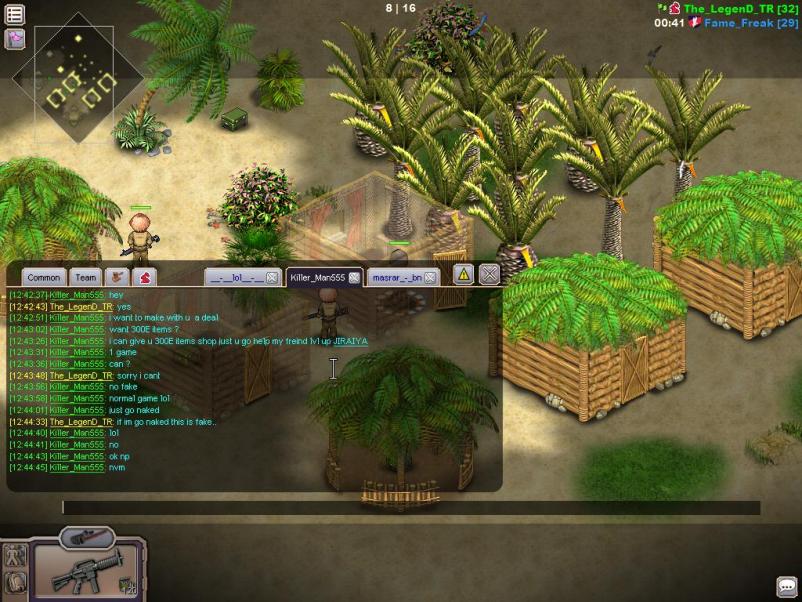This screenshot has width=802, height=602.
Task: Click the pink flag icon button
Action: (15, 39)
